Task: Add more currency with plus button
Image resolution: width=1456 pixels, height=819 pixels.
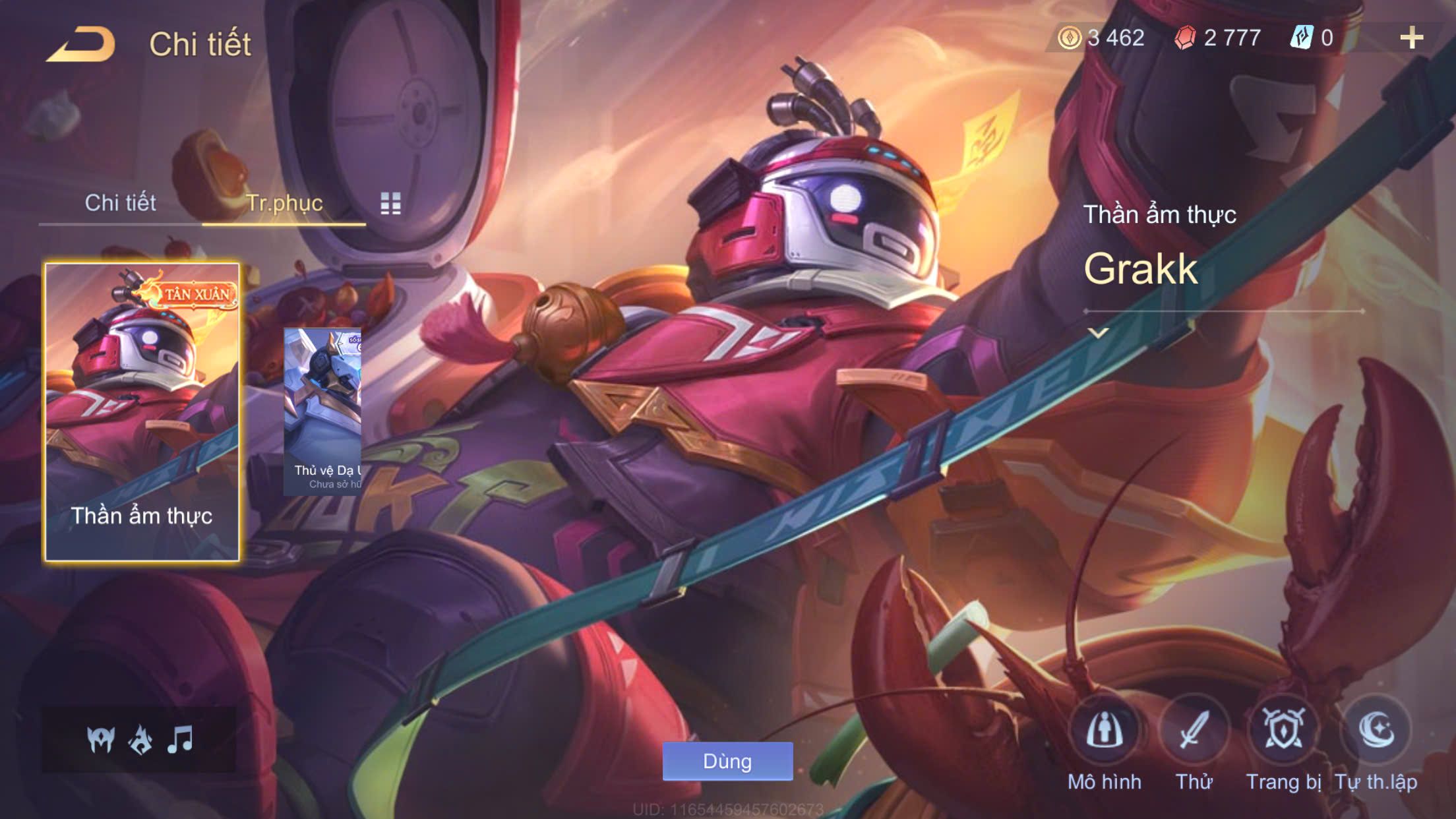Action: point(1411,38)
